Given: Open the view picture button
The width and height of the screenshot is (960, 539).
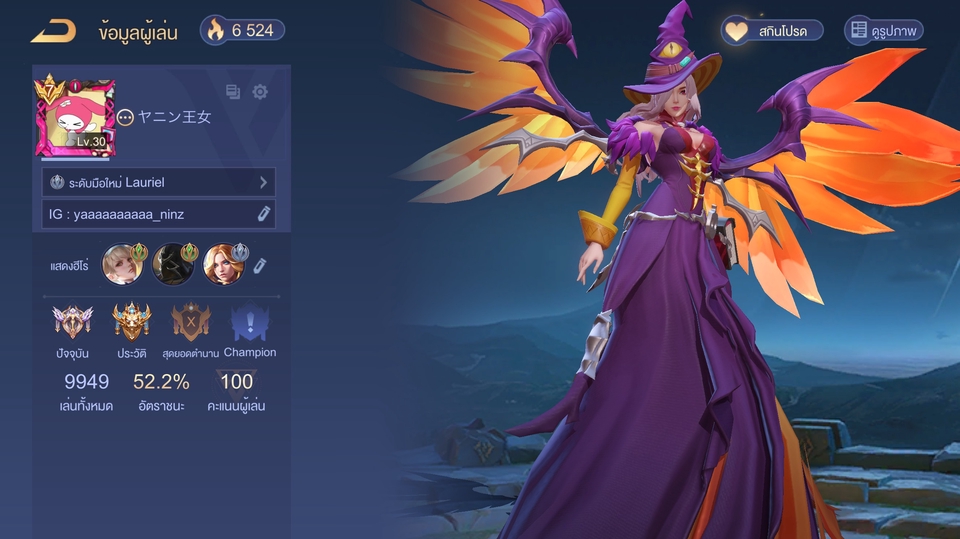Looking at the screenshot, I should click(884, 31).
